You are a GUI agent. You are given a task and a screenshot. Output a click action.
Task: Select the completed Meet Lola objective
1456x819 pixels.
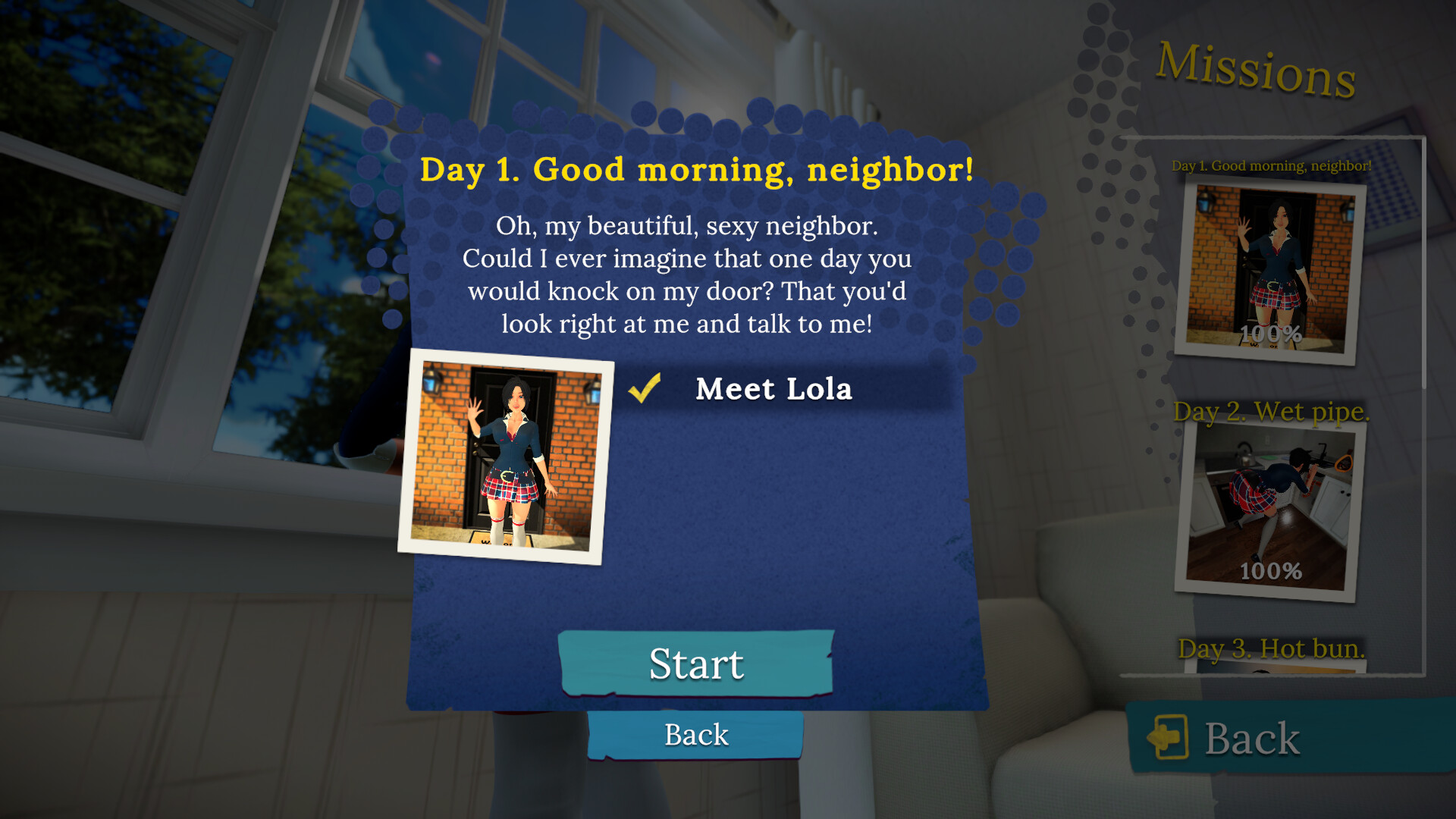pyautogui.click(x=774, y=389)
